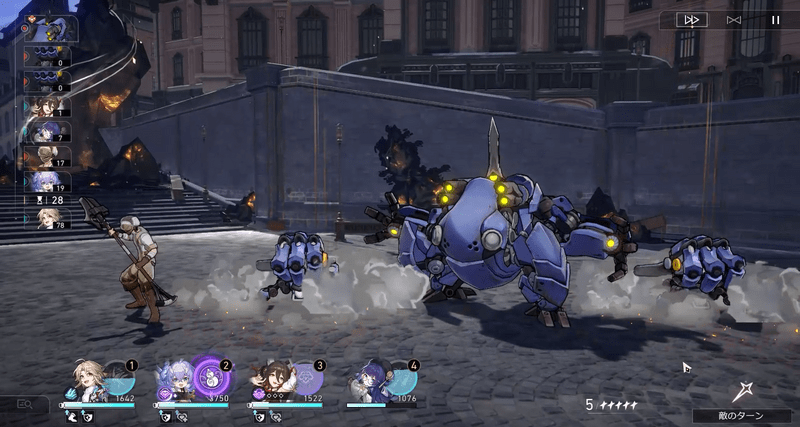Toggle the double-speed battle button
Screen dimensions: 800x427
tap(691, 19)
